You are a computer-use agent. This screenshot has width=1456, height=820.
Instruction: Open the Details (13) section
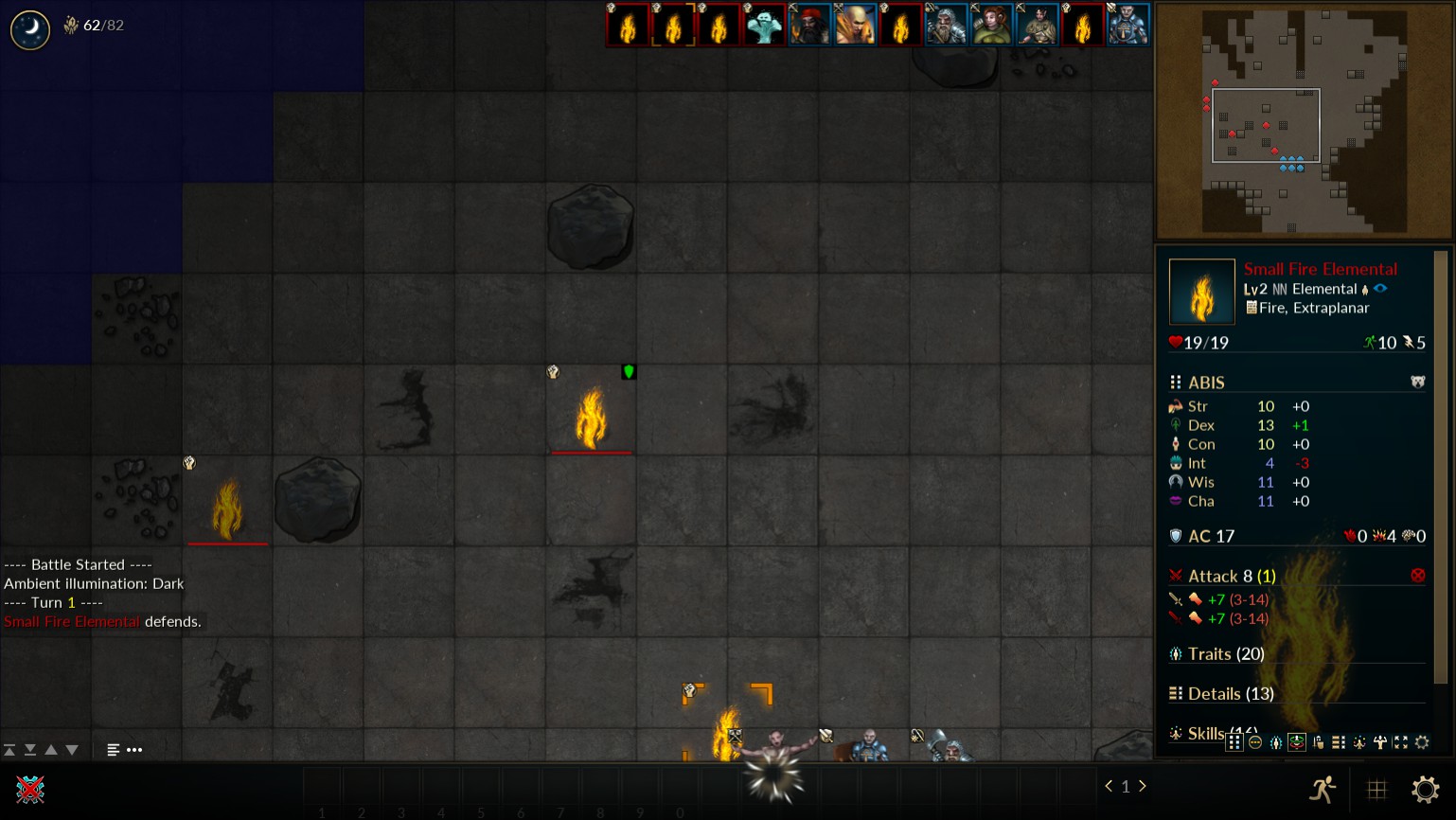(x=1231, y=694)
